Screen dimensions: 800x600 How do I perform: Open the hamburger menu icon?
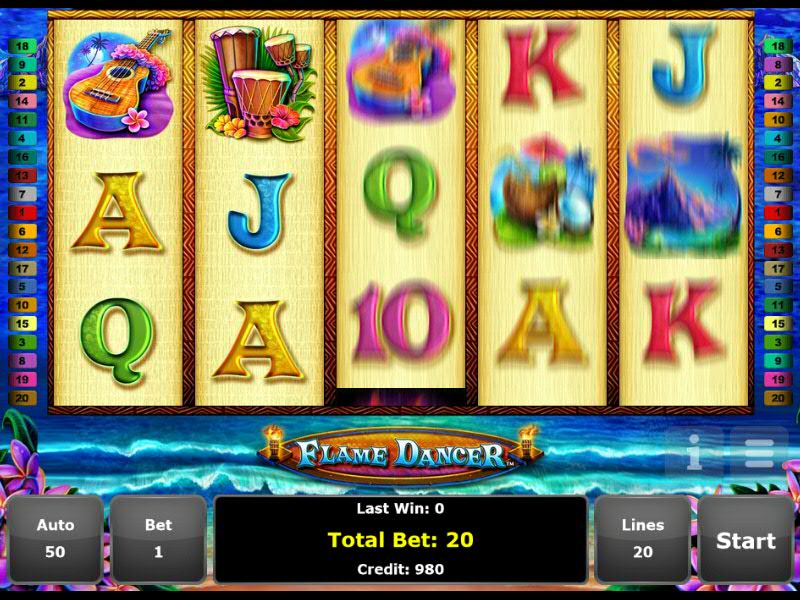tap(758, 454)
